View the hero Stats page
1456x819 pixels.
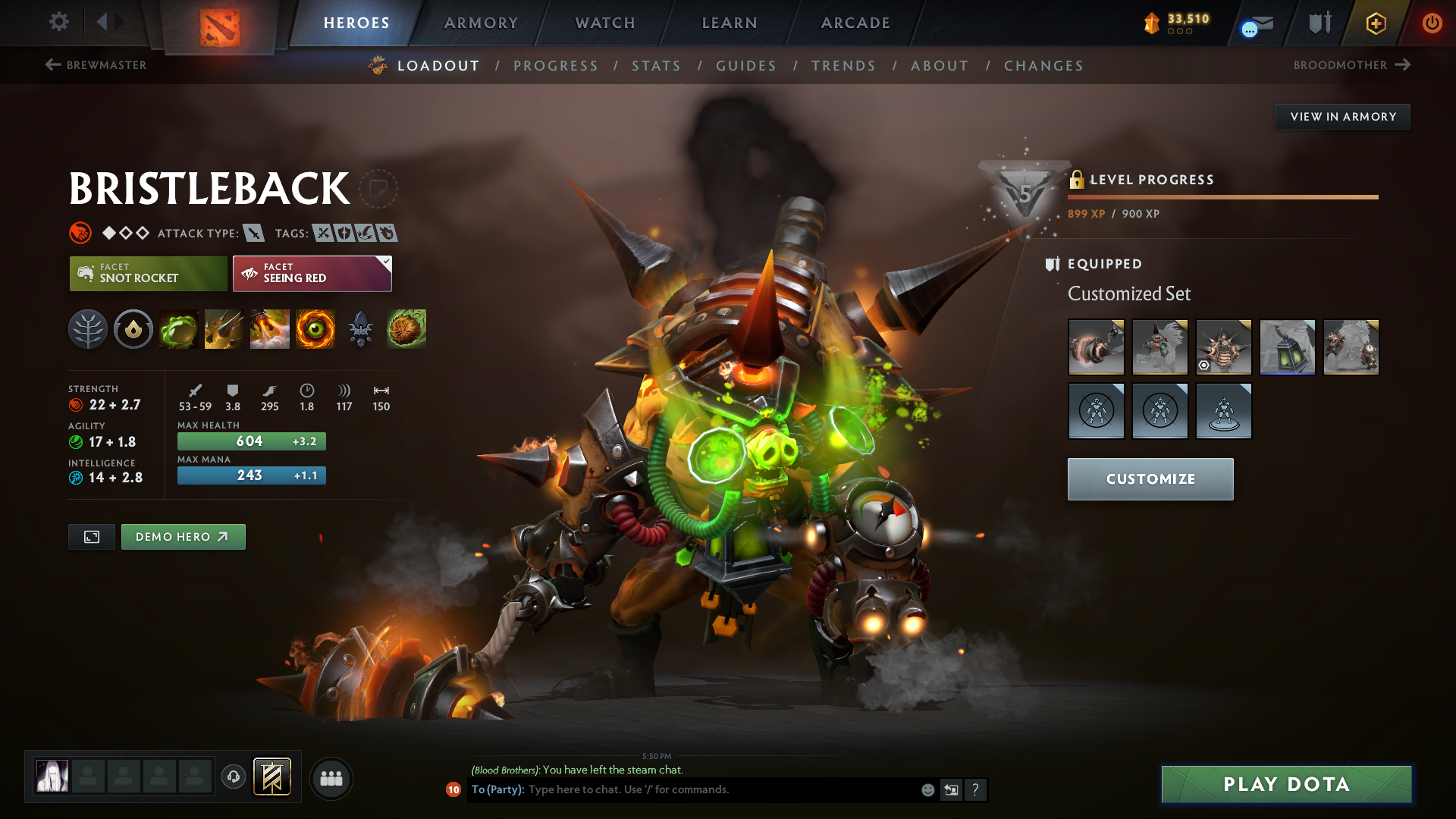click(657, 66)
